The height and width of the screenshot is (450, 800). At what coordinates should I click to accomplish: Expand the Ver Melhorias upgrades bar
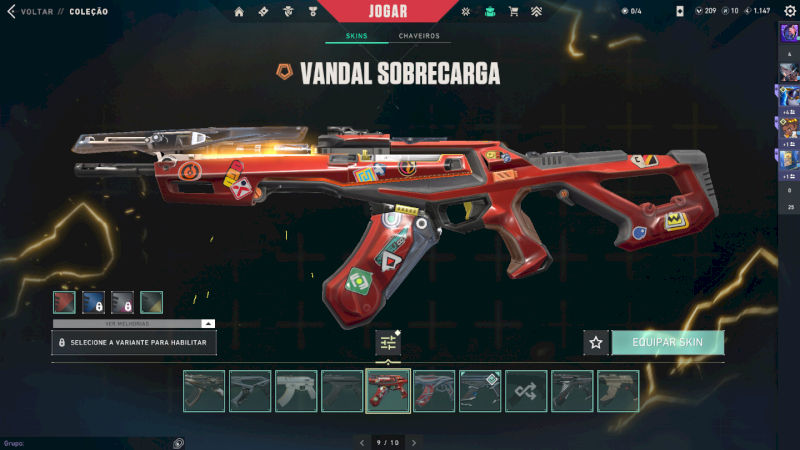134,323
